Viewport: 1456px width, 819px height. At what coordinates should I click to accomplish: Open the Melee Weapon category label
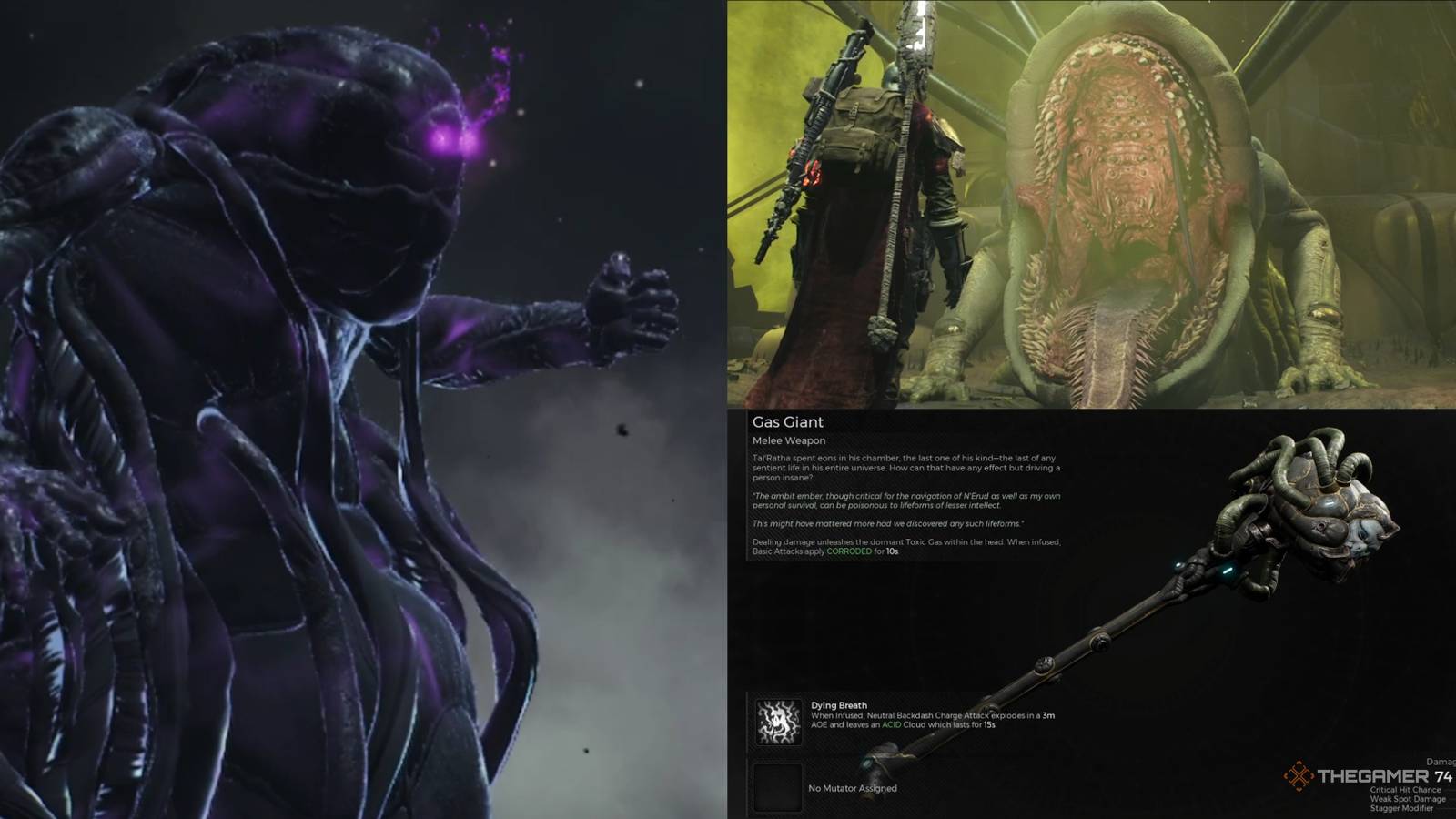(788, 440)
